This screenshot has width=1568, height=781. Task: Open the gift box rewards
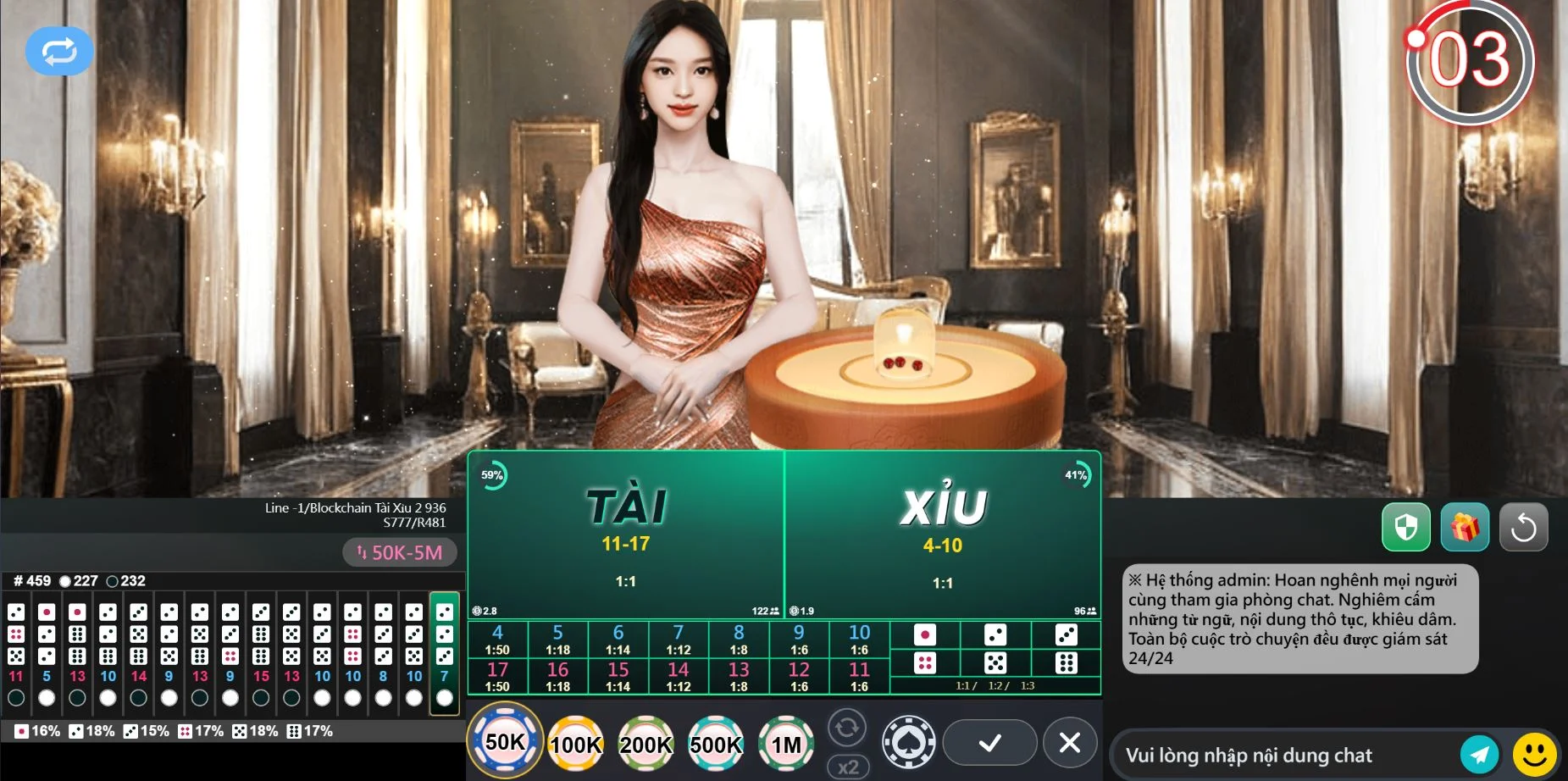[x=1465, y=528]
